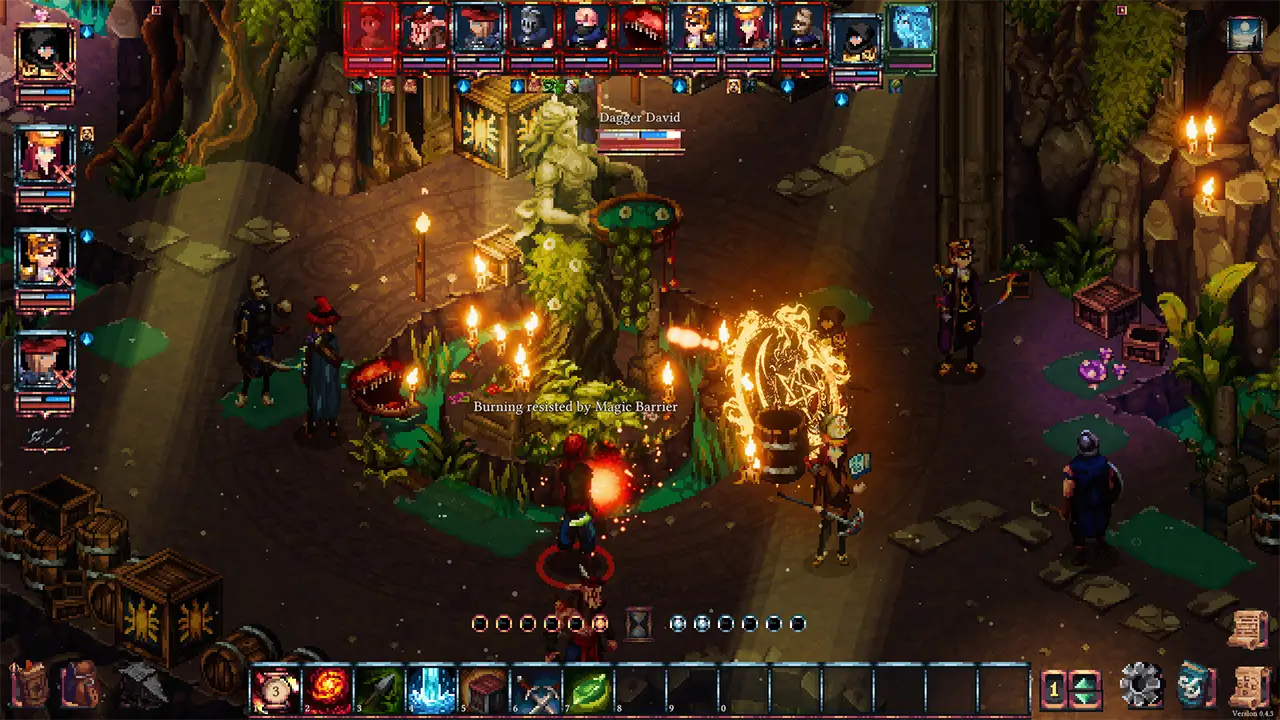
Task: Click the red X on the topmost party portrait
Action: click(x=65, y=70)
